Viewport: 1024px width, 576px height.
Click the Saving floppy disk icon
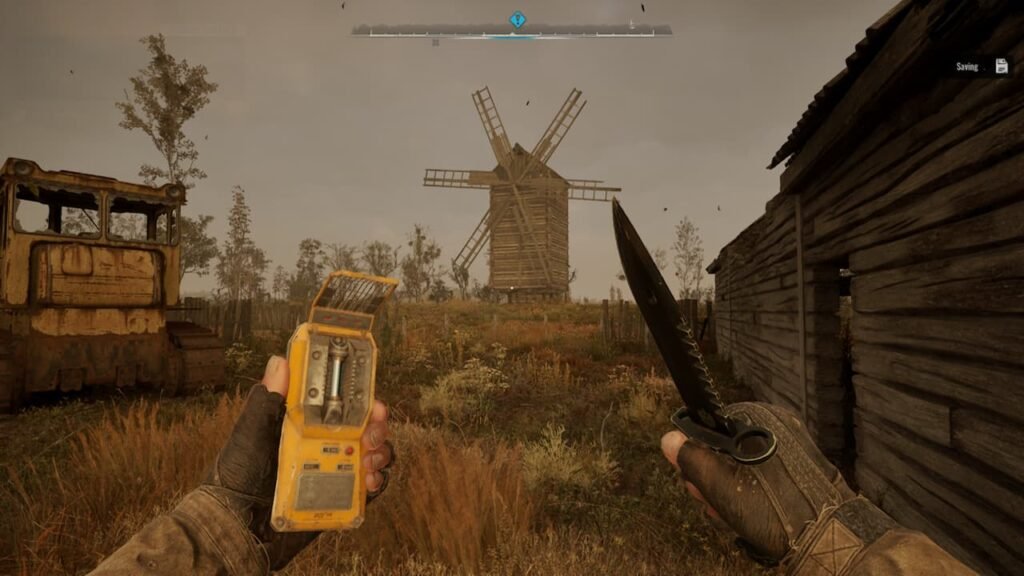coord(1001,66)
